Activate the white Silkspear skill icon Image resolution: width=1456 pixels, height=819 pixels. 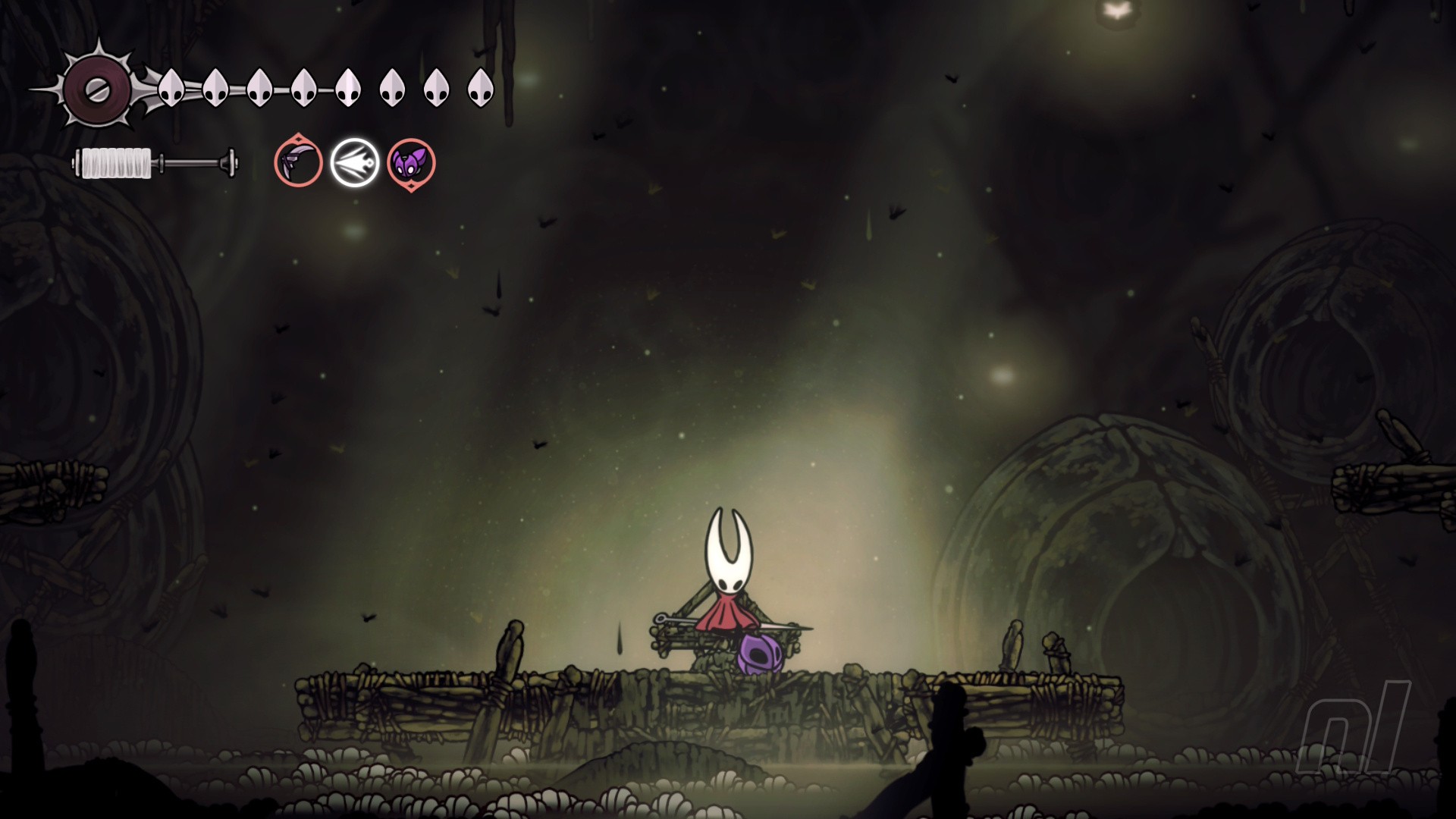point(355,162)
